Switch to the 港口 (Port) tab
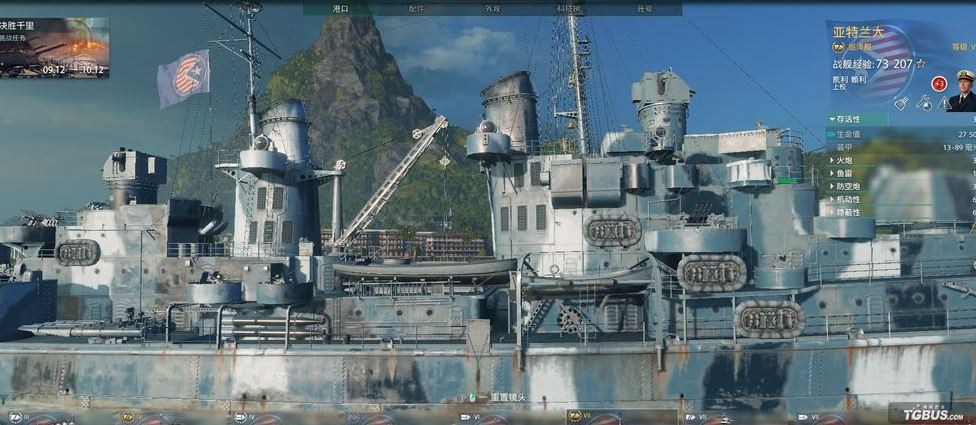 [x=341, y=8]
